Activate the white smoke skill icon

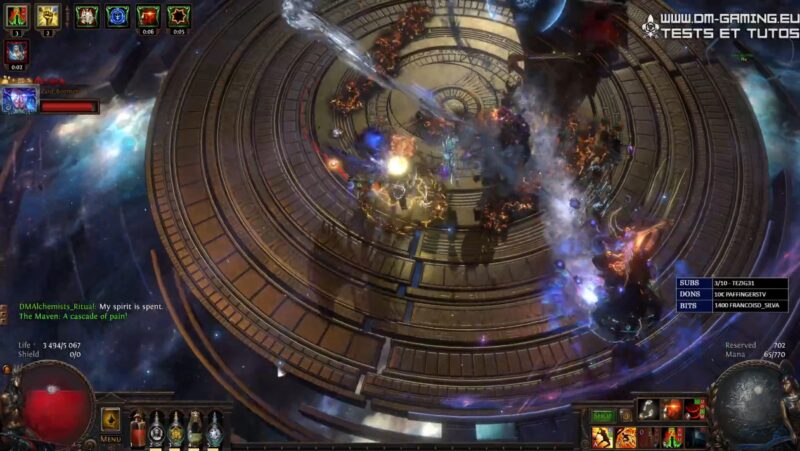pyautogui.click(x=647, y=408)
